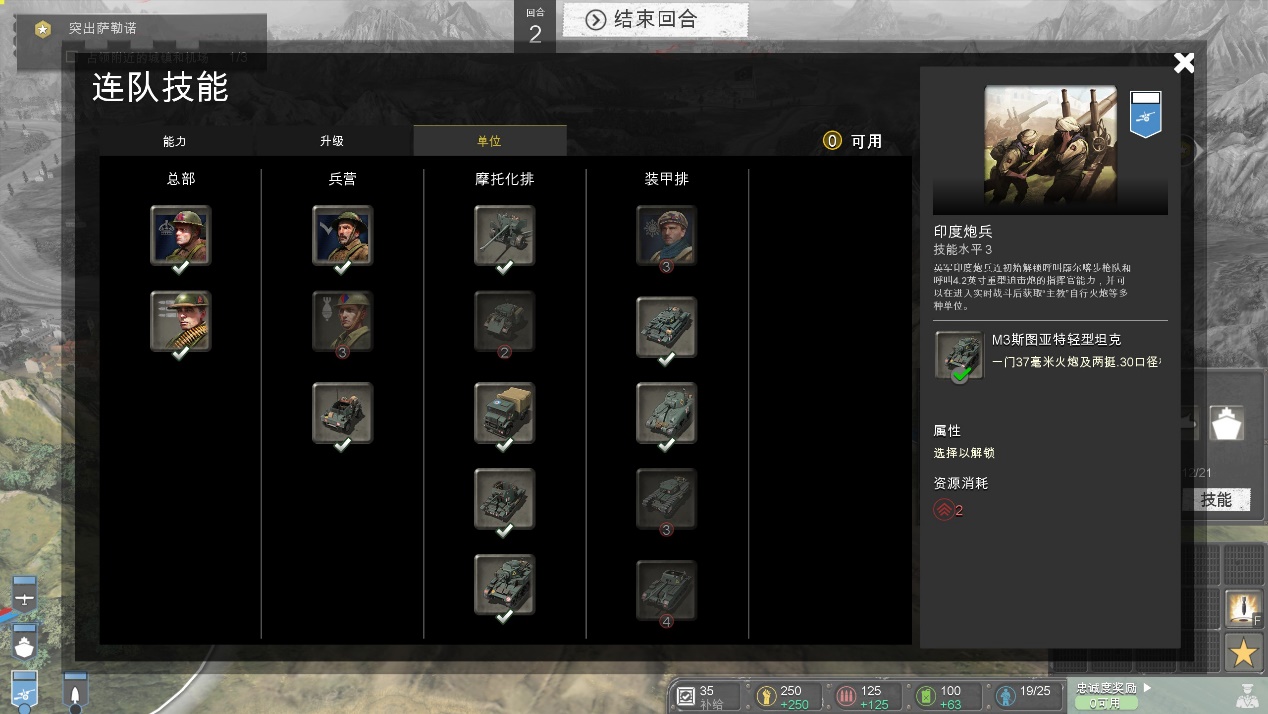
Task: Switch to the 能力 tab
Action: [175, 141]
